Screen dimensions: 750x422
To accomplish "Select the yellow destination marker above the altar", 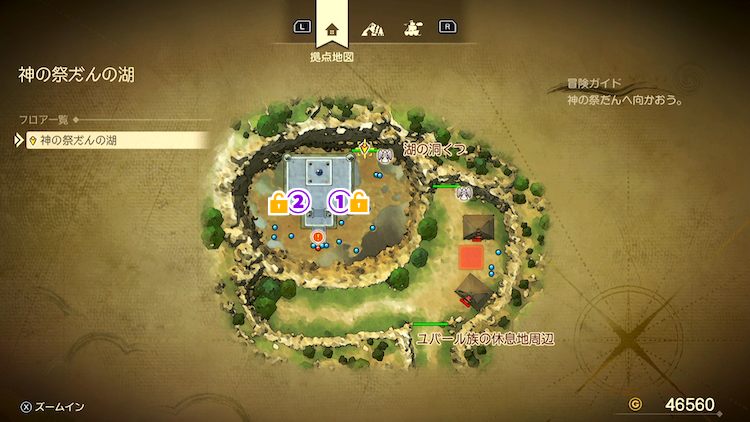I will (365, 150).
